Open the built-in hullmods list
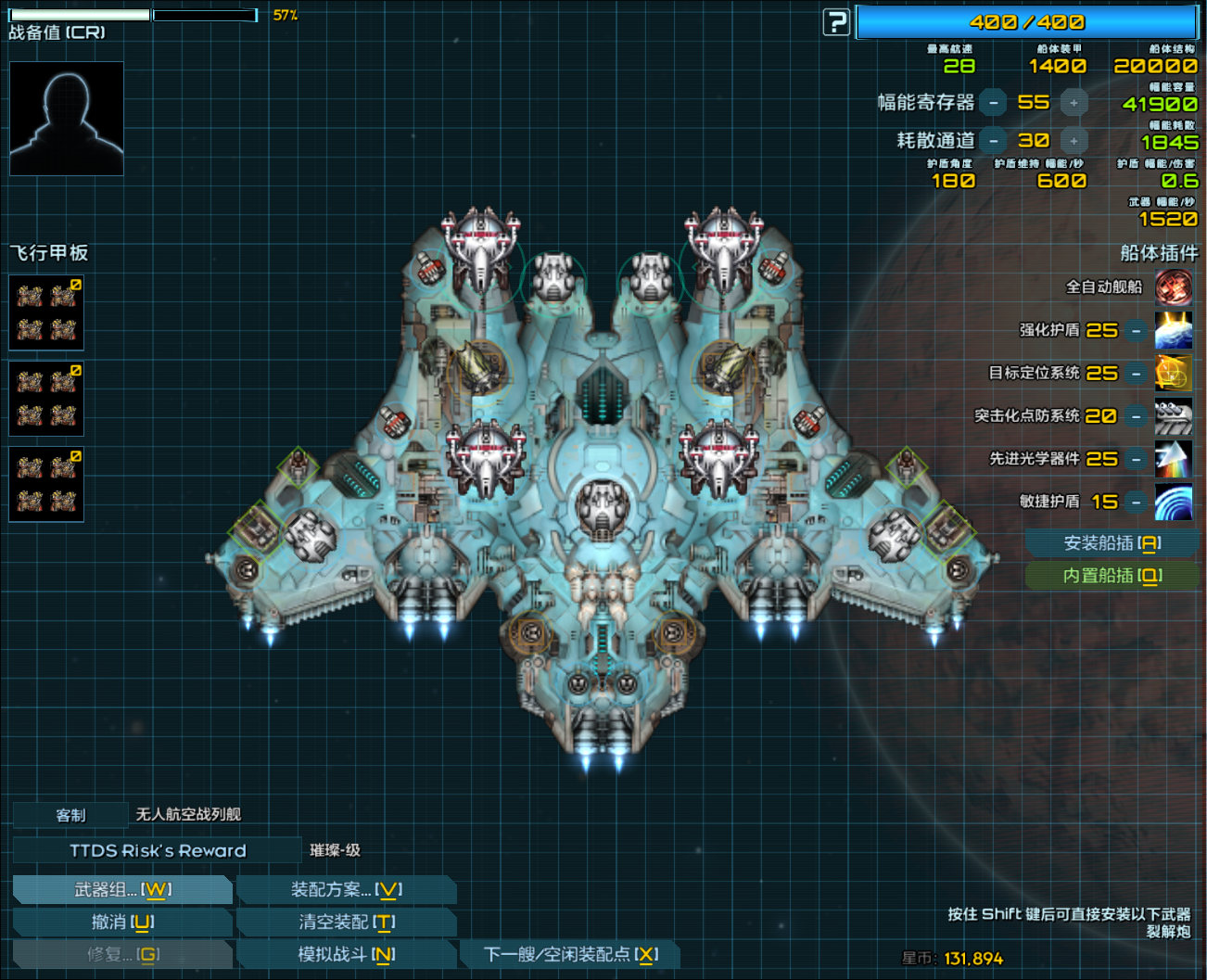 coord(1112,576)
